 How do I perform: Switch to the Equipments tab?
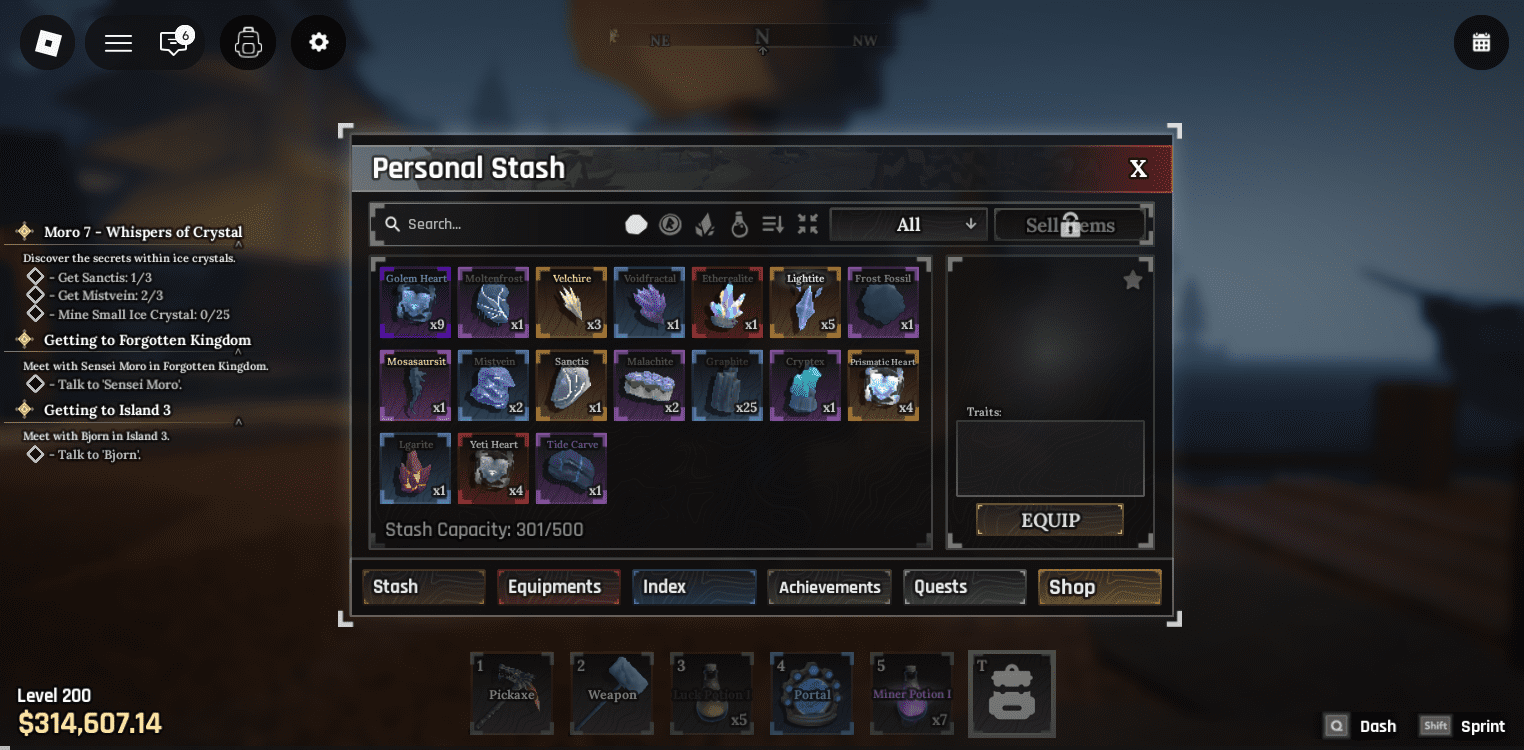pos(558,587)
